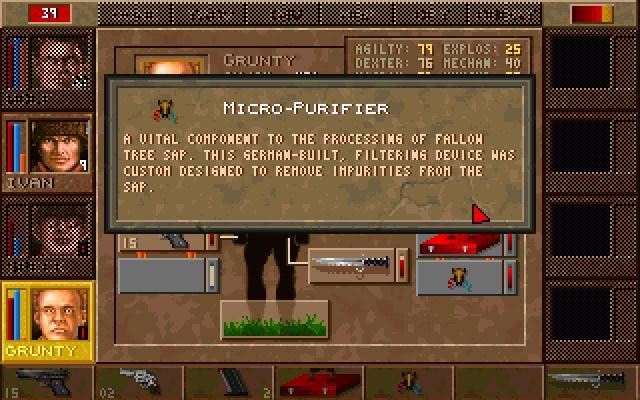Select the ammo magazine in the bottom bar
The height and width of the screenshot is (400, 640).
tap(229, 382)
